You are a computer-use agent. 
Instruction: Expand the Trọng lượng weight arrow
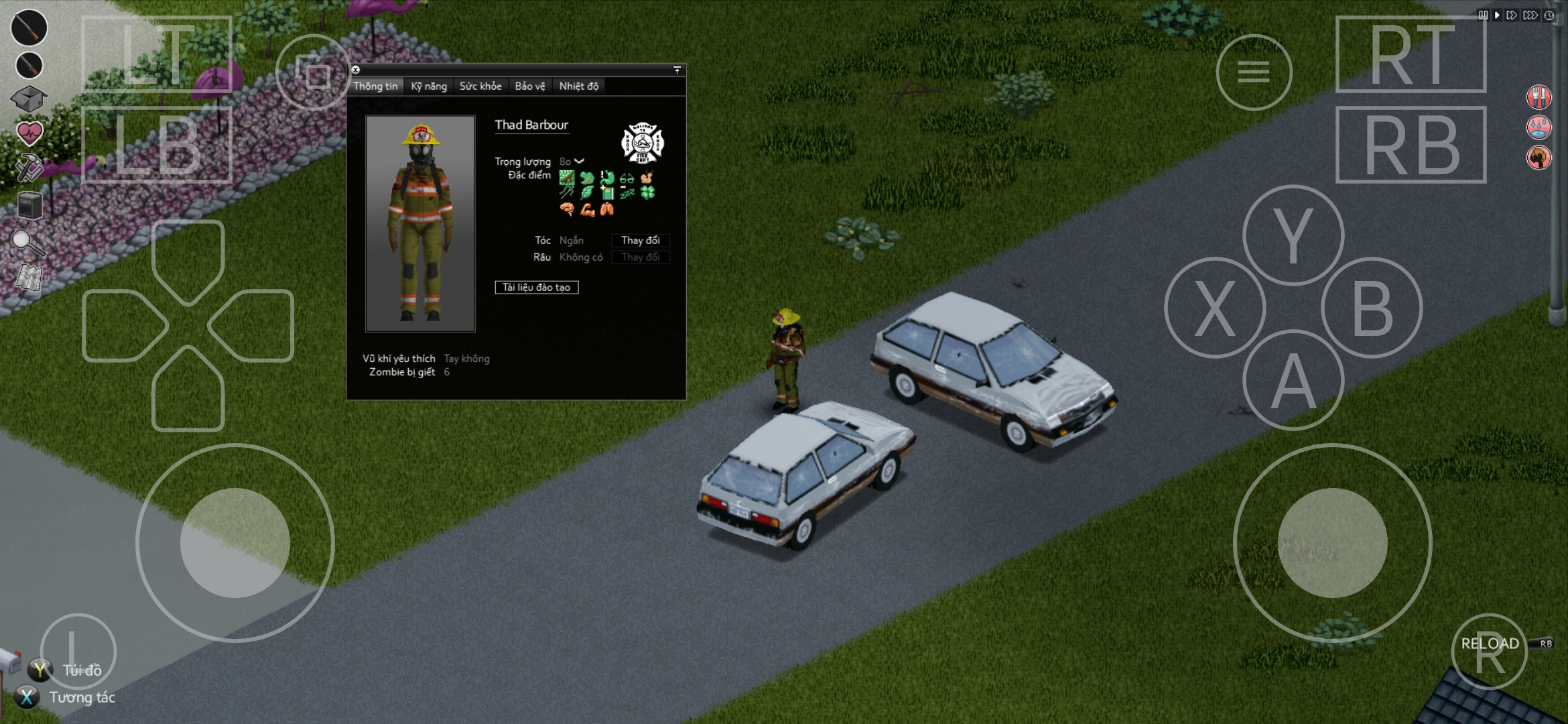point(580,162)
